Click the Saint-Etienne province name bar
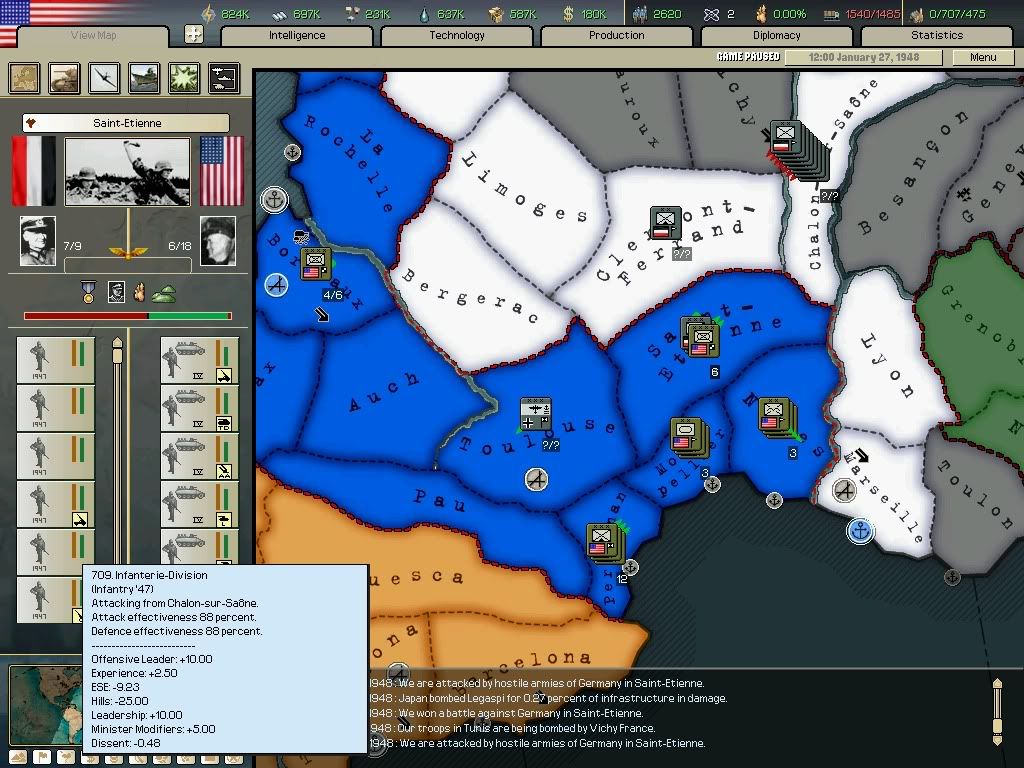Image resolution: width=1024 pixels, height=768 pixels. pyautogui.click(x=126, y=123)
